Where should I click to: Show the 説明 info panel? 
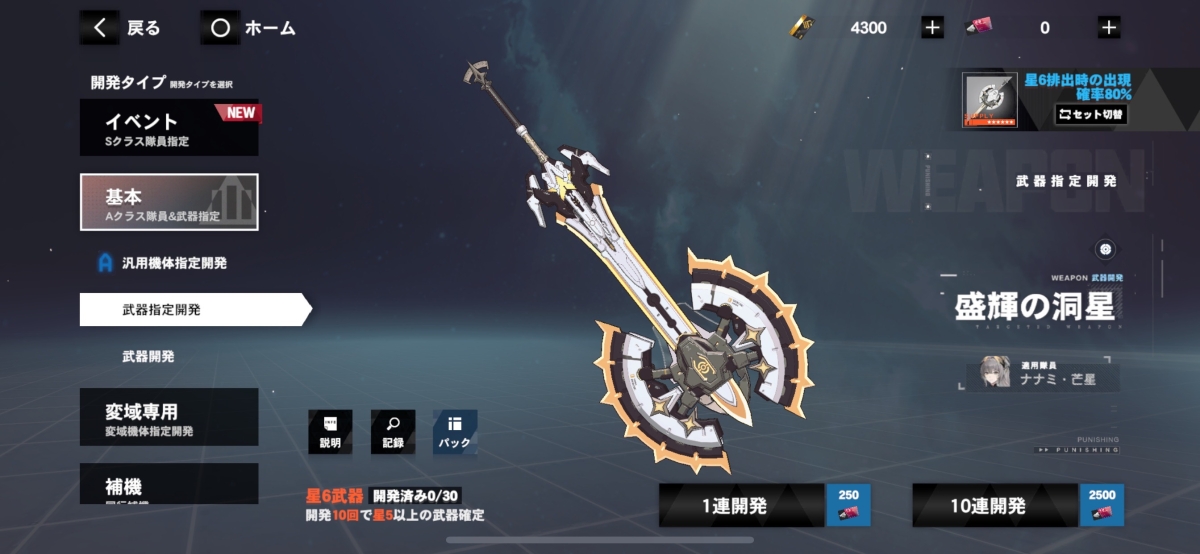click(330, 432)
